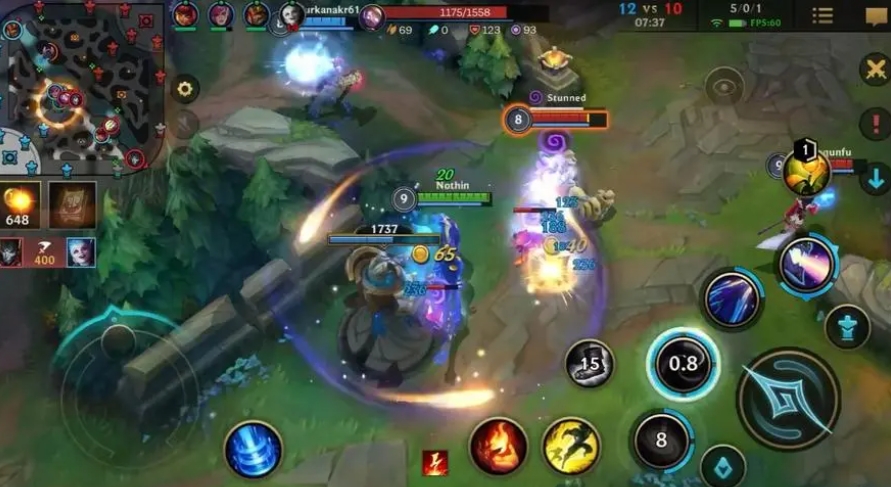Activate the Ignite summoner spell
Viewport: 891px width, 487px height.
(x=499, y=445)
